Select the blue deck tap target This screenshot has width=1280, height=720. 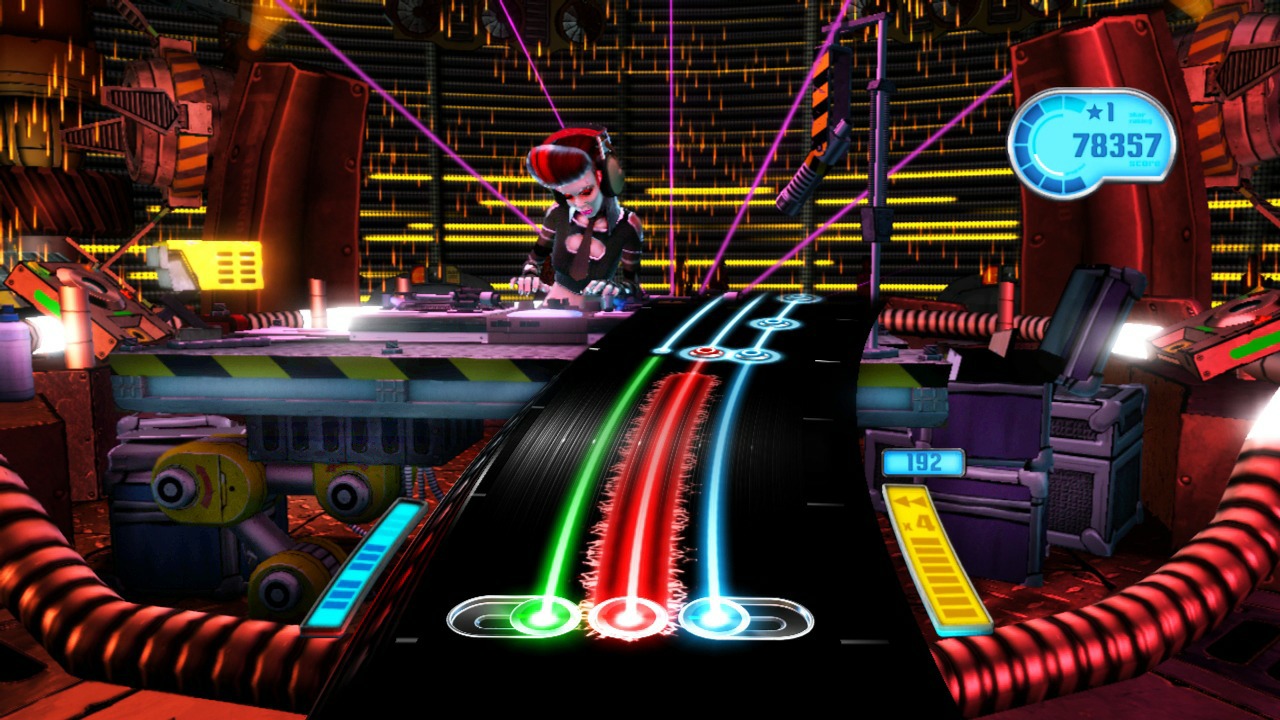(714, 616)
